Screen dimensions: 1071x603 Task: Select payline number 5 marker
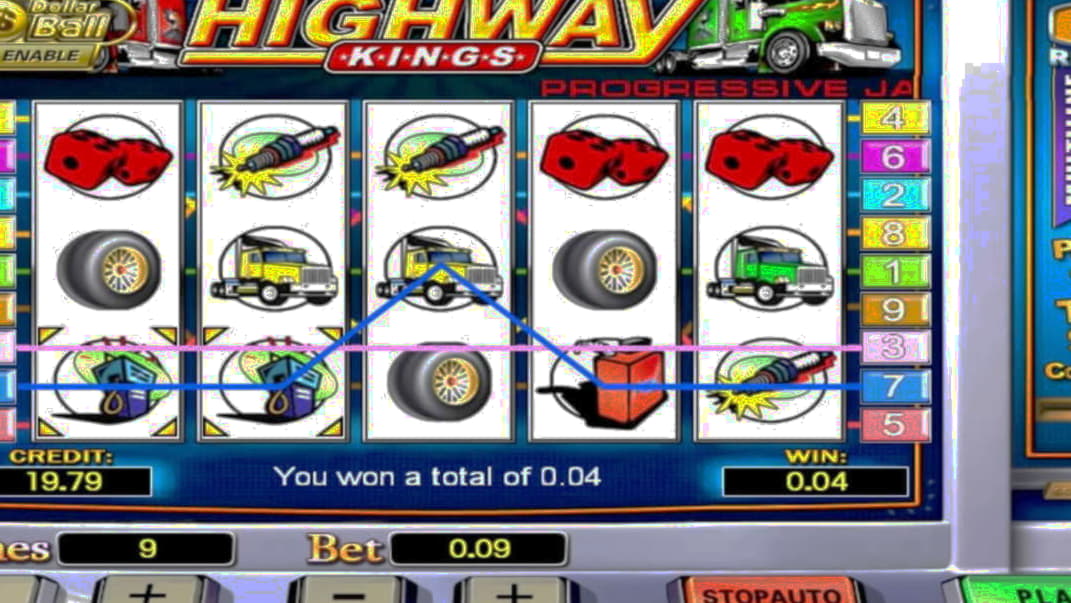coord(894,424)
